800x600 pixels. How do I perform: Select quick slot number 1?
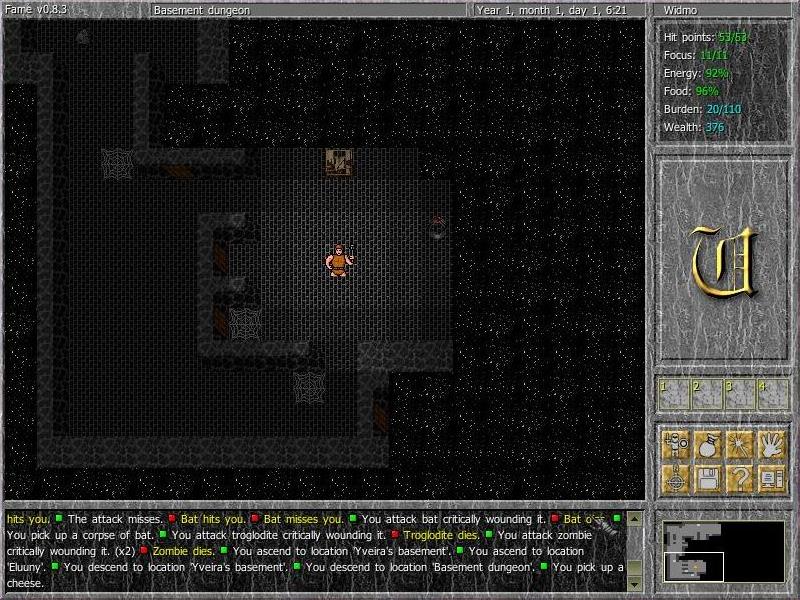pyautogui.click(x=675, y=393)
